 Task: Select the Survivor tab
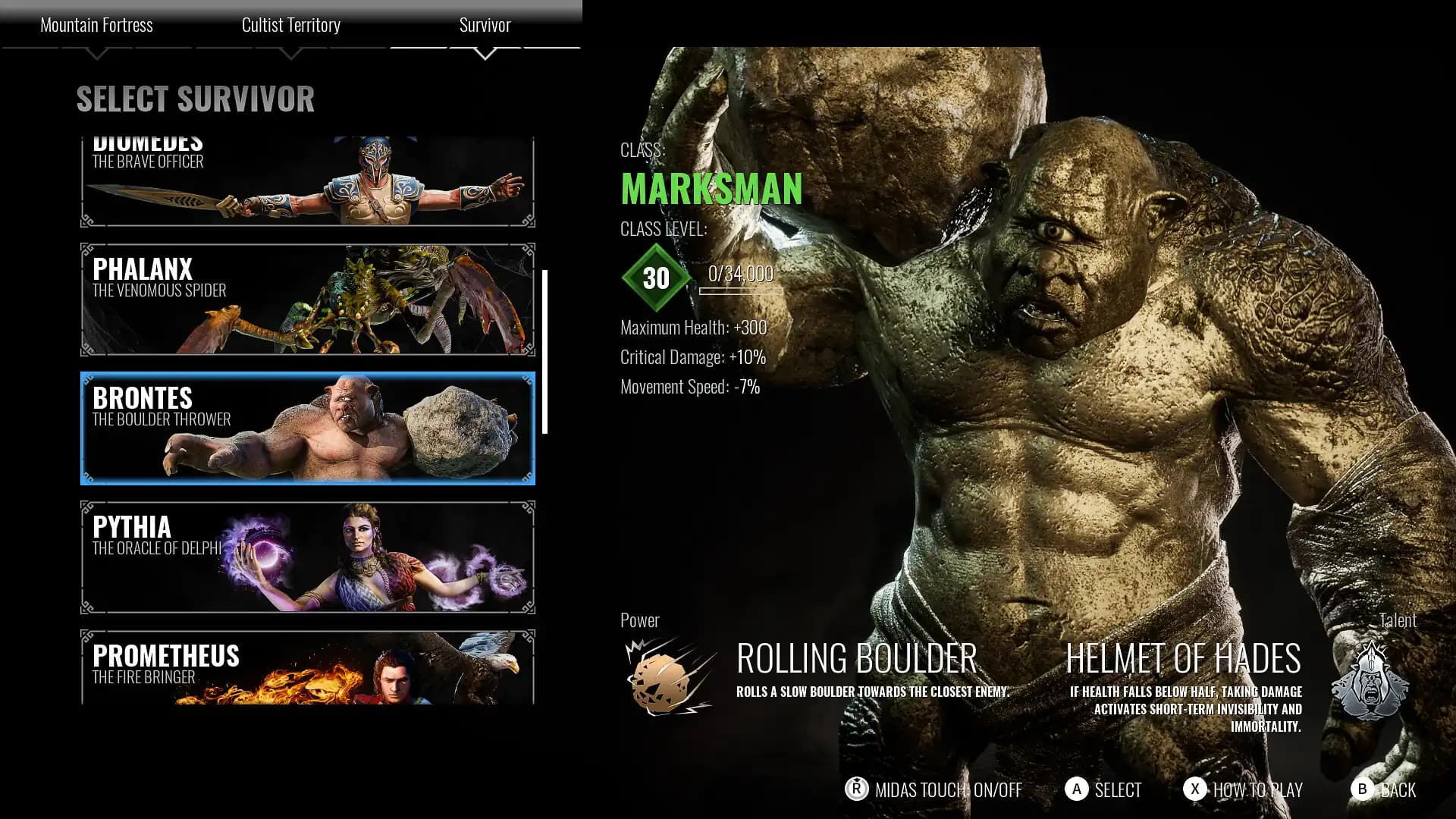[x=485, y=25]
